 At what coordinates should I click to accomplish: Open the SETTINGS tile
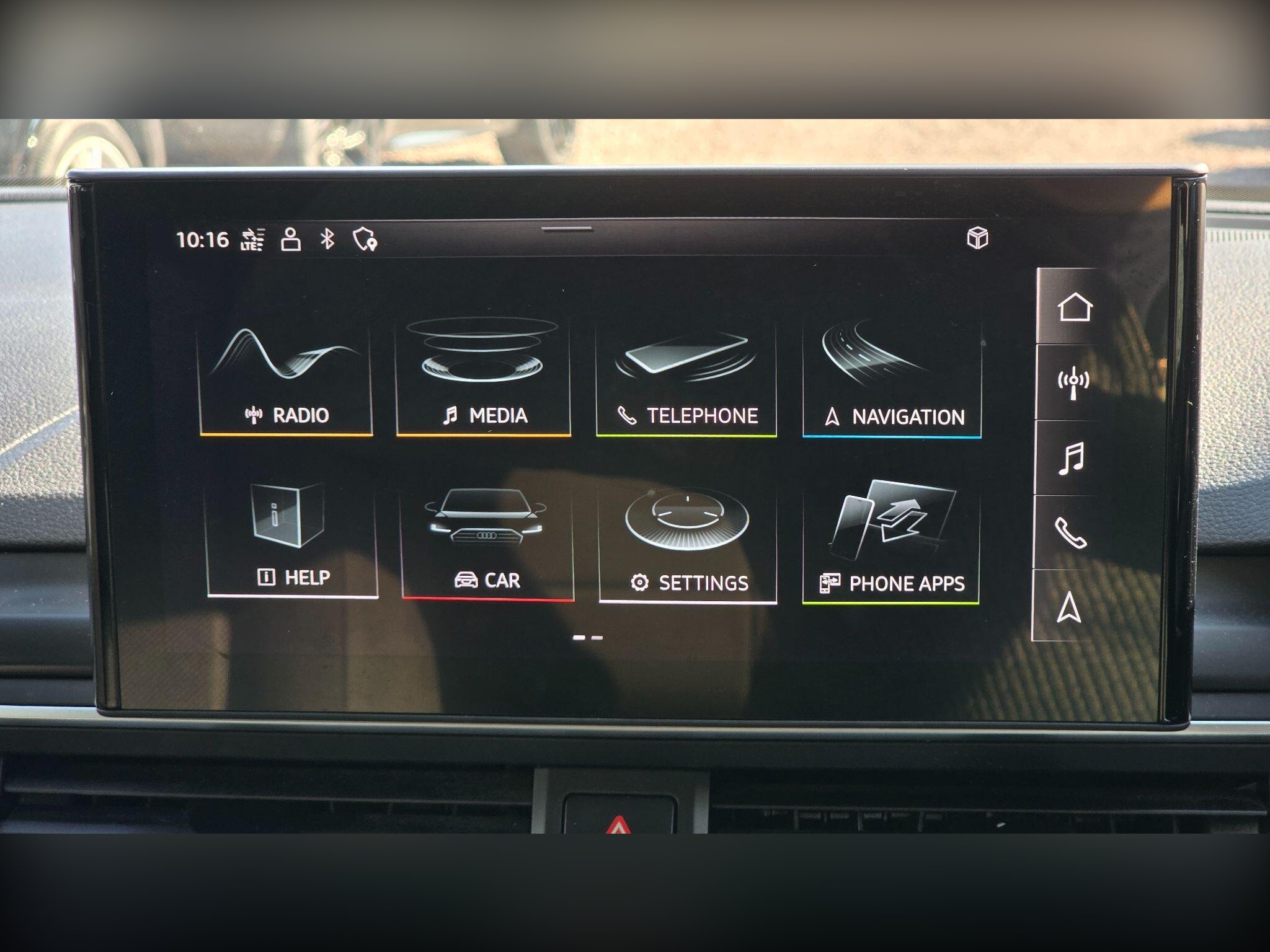tap(688, 544)
